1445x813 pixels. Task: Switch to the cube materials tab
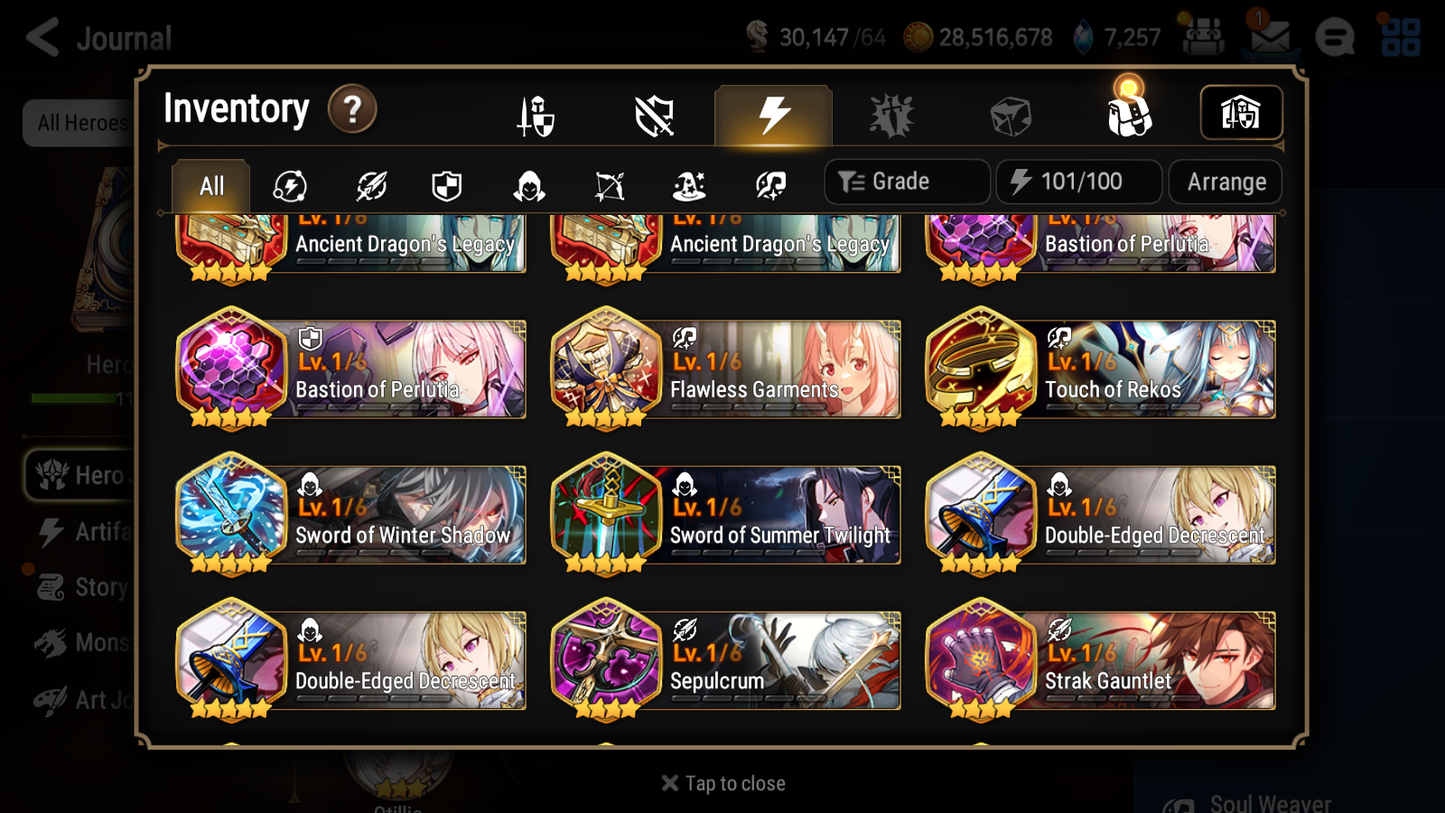tap(1010, 113)
